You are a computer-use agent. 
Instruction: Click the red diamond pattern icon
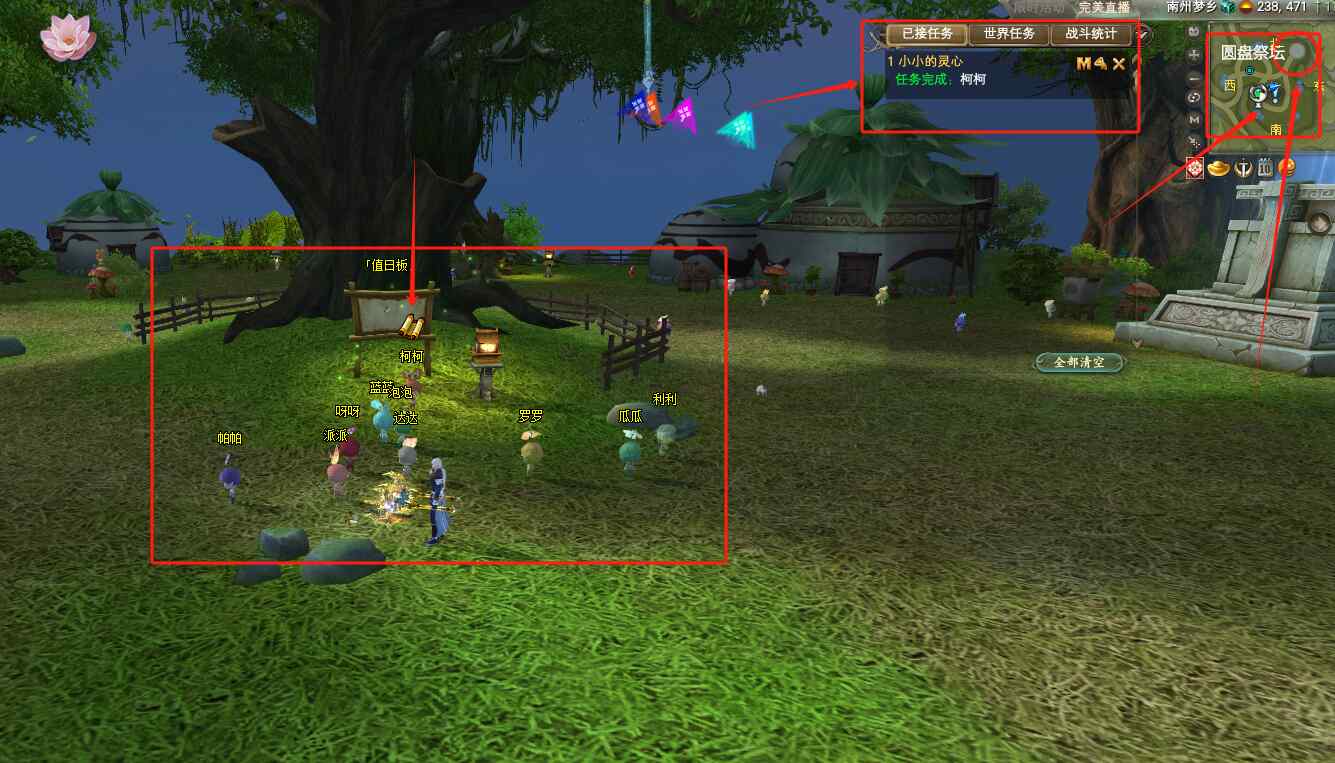pyautogui.click(x=1195, y=168)
